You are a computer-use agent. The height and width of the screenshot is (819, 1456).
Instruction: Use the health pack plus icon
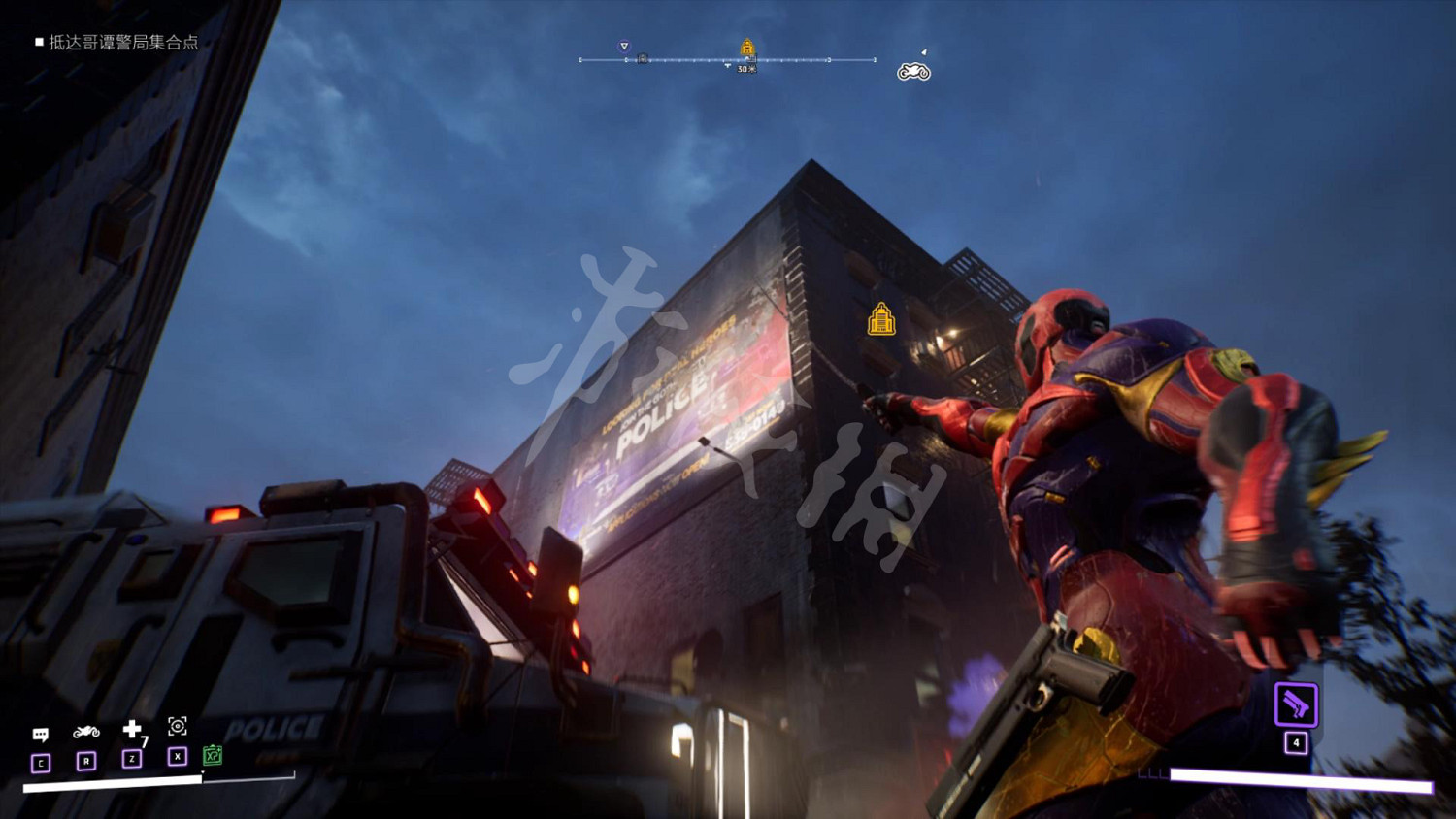(132, 729)
